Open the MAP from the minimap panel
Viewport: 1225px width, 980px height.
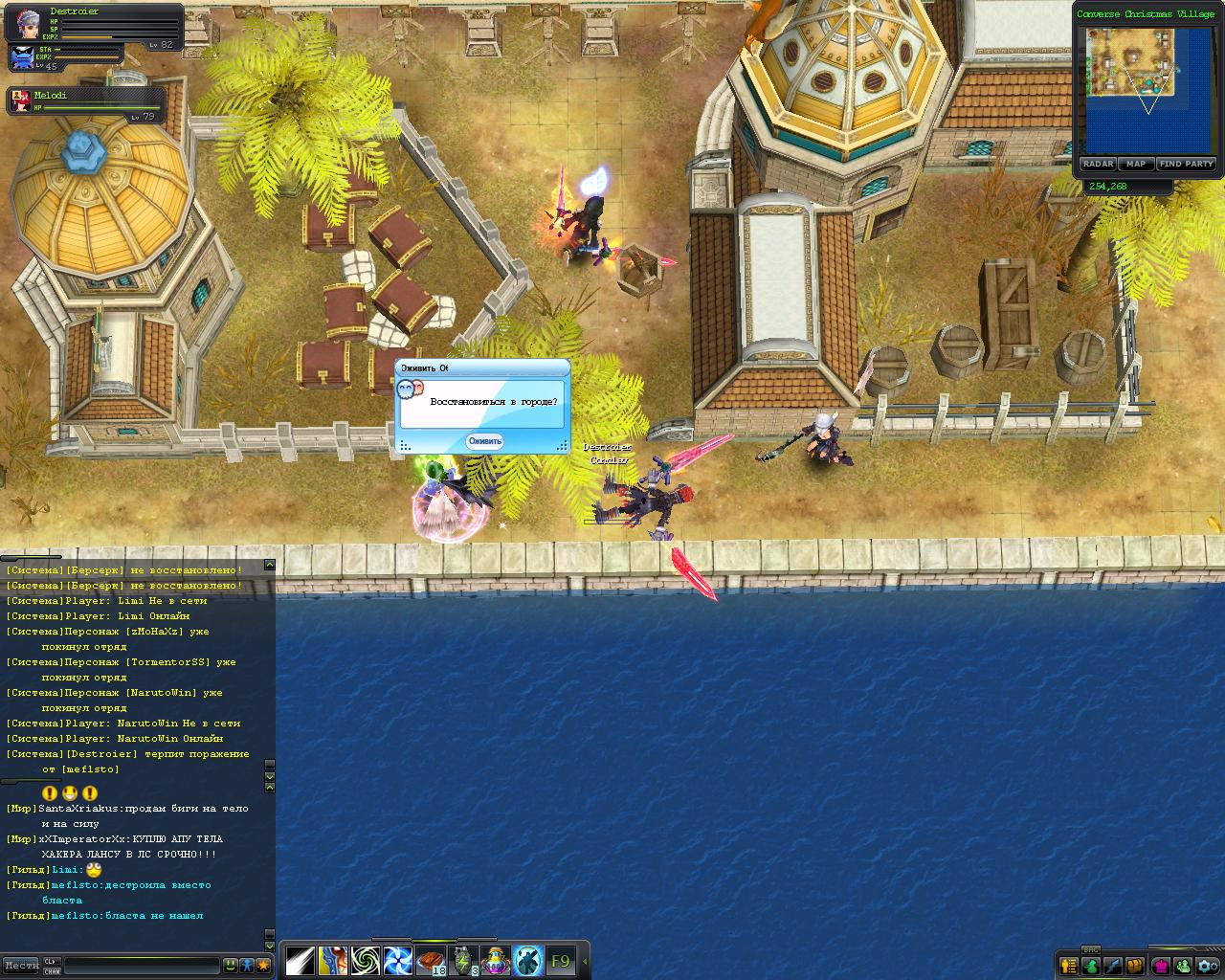click(x=1136, y=164)
